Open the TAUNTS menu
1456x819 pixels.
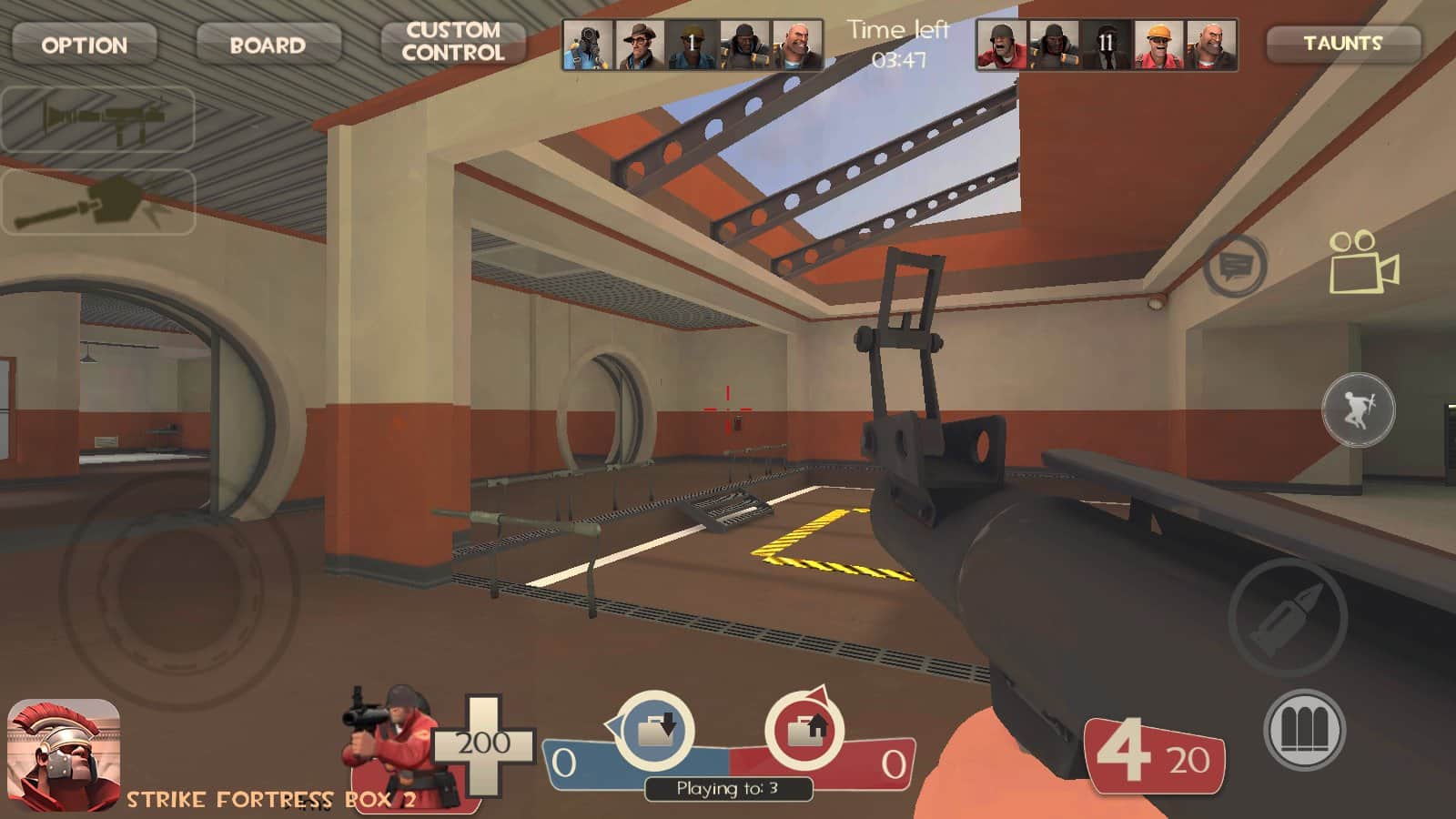pos(1342,43)
